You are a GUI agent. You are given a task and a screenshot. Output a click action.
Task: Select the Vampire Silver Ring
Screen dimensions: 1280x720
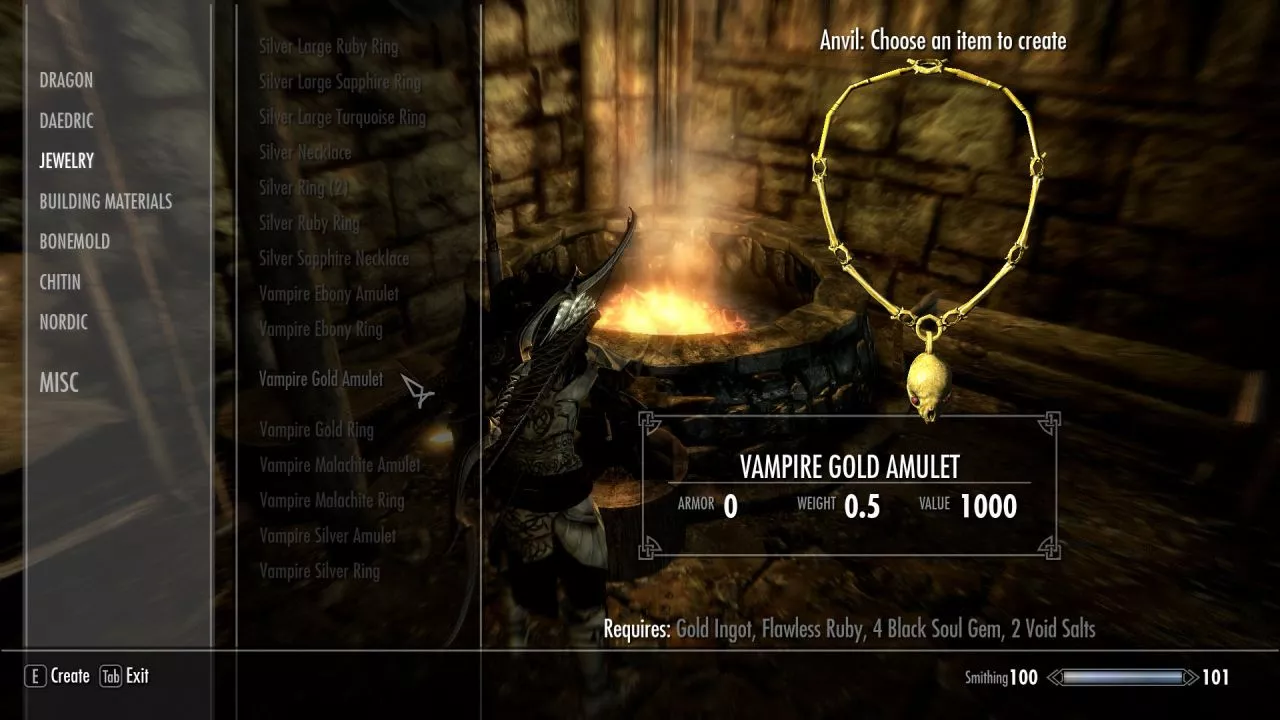tap(319, 571)
